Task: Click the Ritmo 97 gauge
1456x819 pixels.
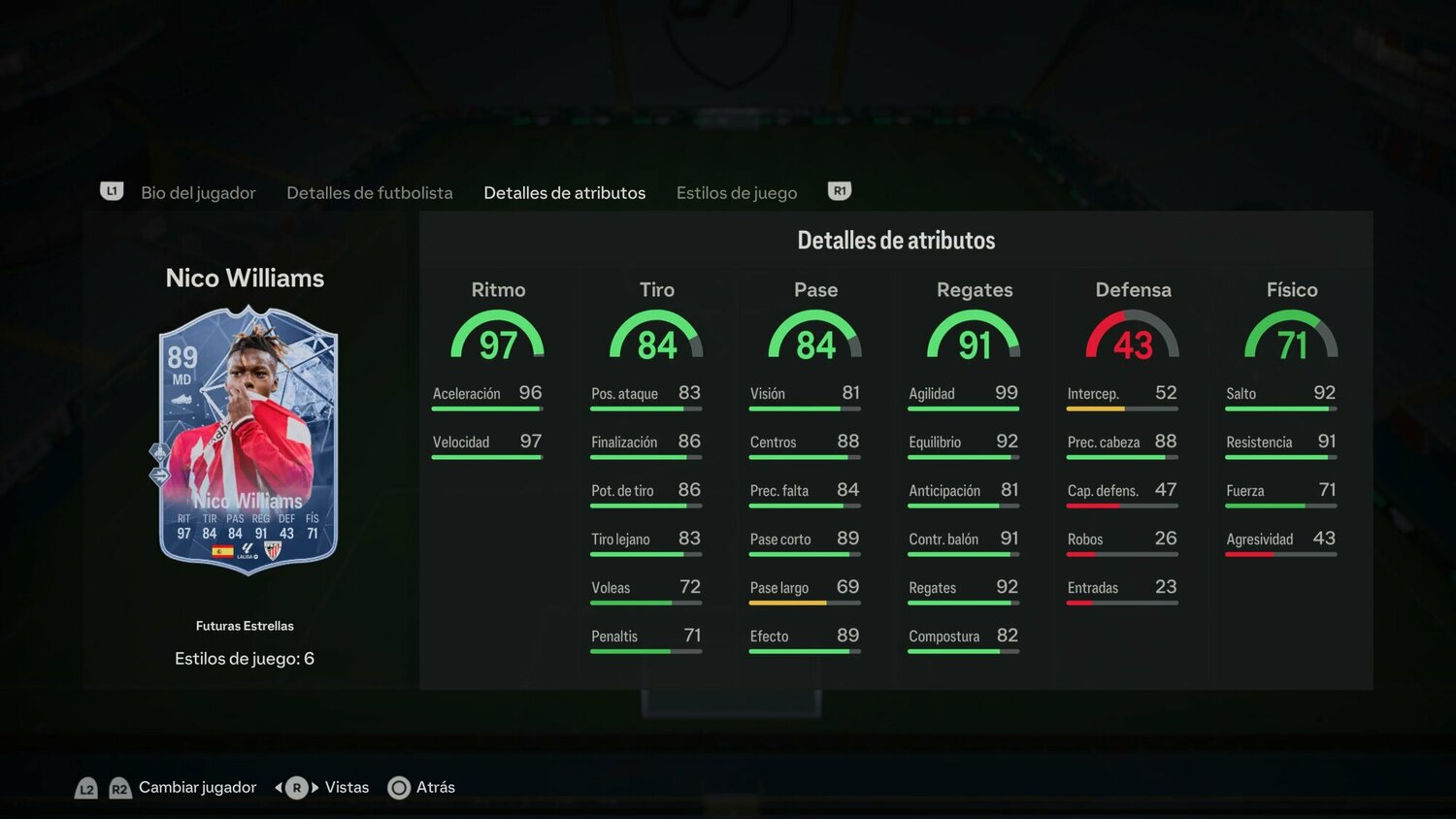Action: [x=498, y=337]
